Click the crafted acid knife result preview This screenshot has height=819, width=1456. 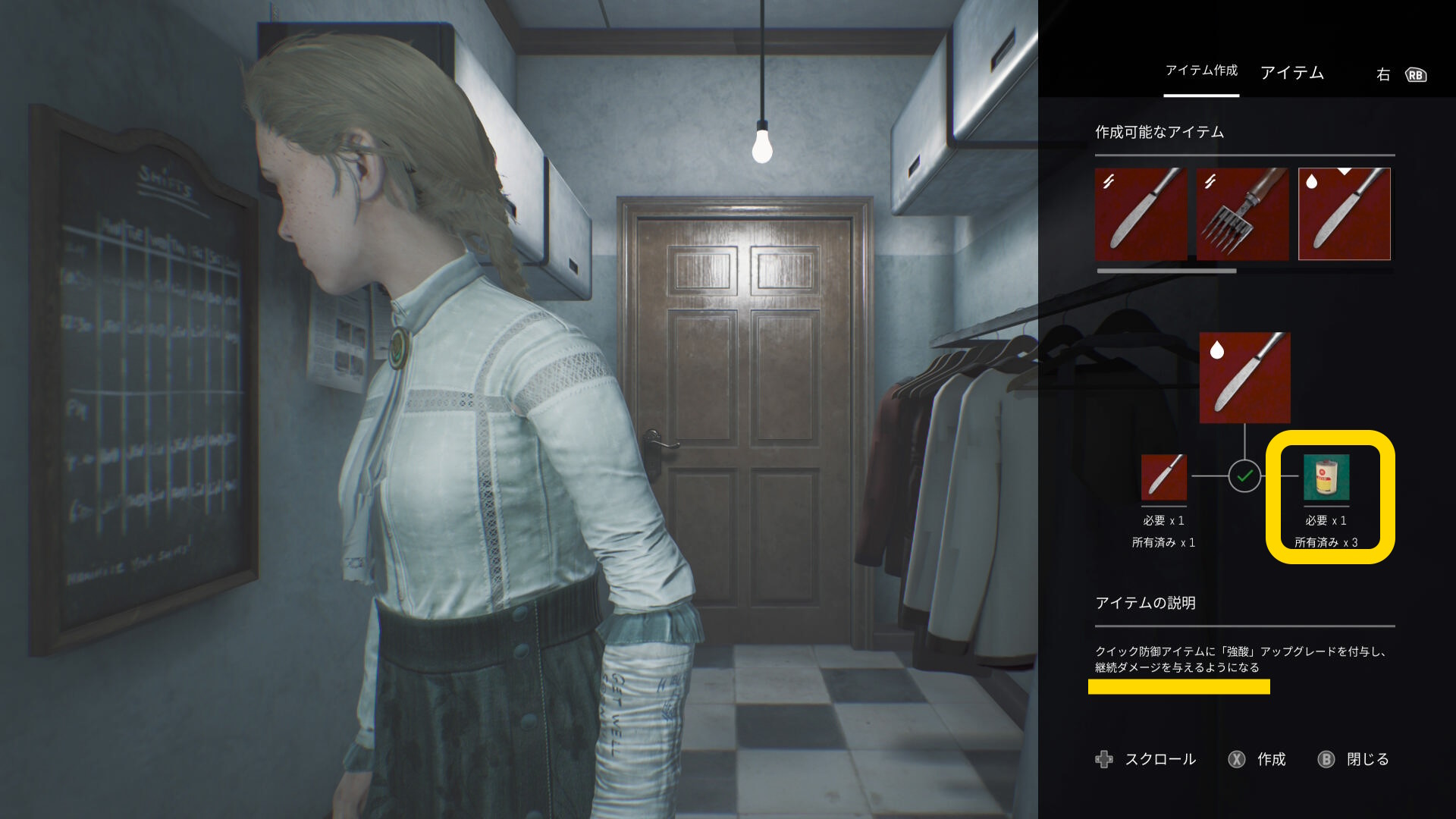coord(1244,378)
